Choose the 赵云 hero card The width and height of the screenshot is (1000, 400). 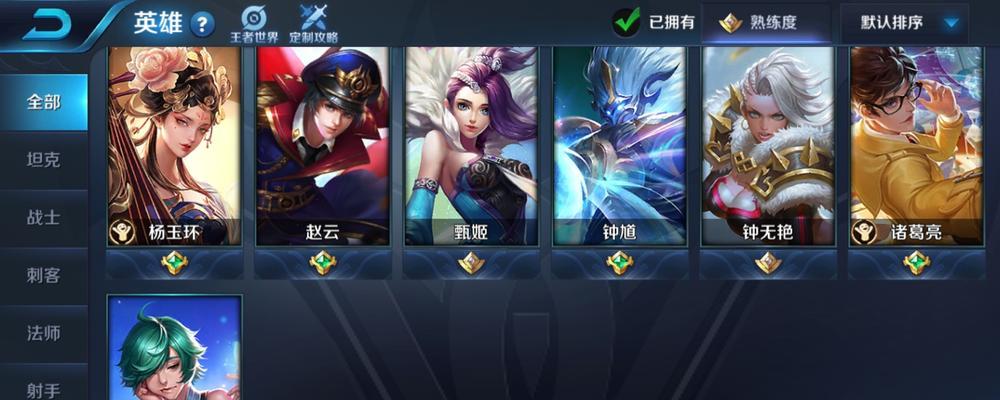(x=322, y=145)
